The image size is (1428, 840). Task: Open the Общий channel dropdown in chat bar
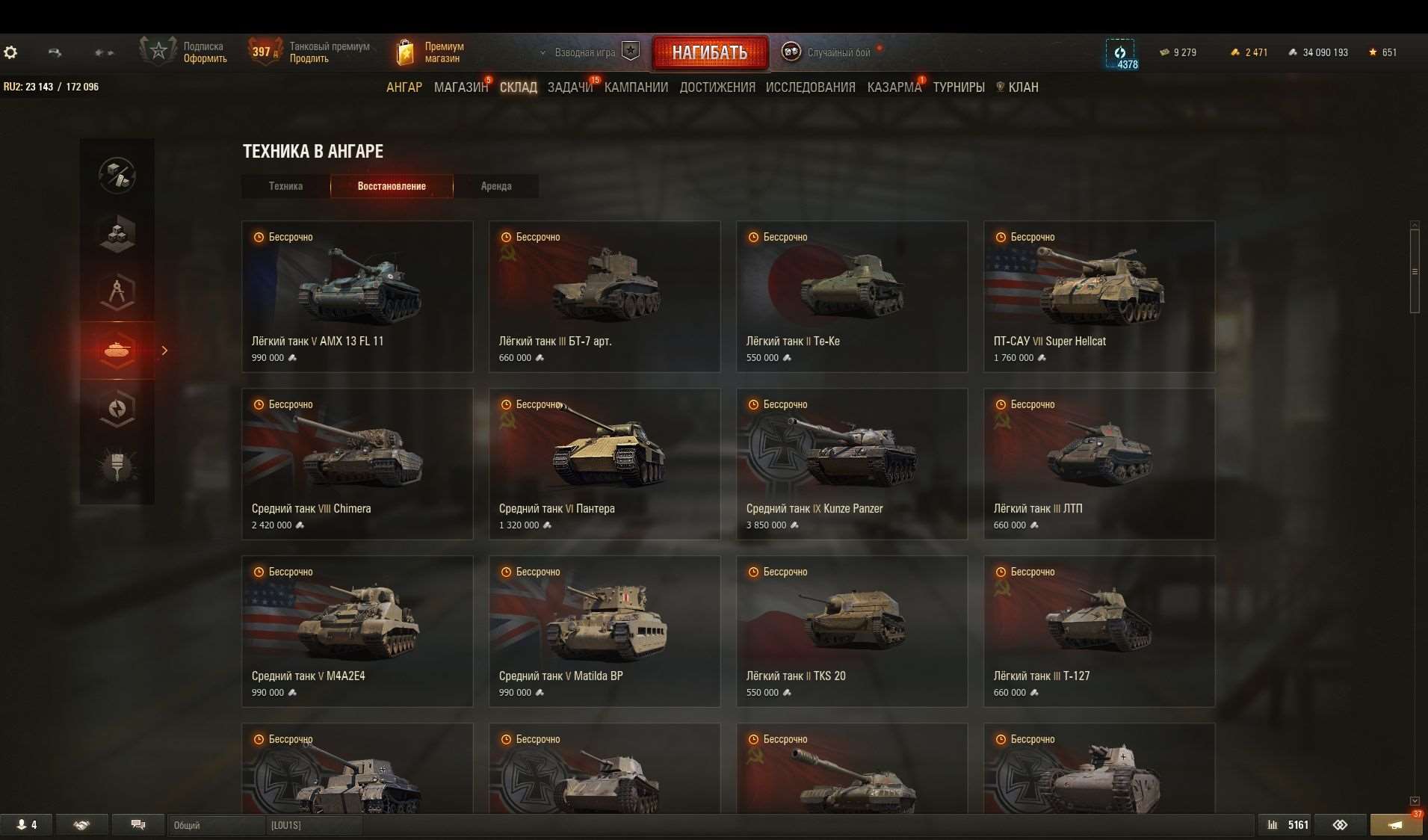coord(217,825)
